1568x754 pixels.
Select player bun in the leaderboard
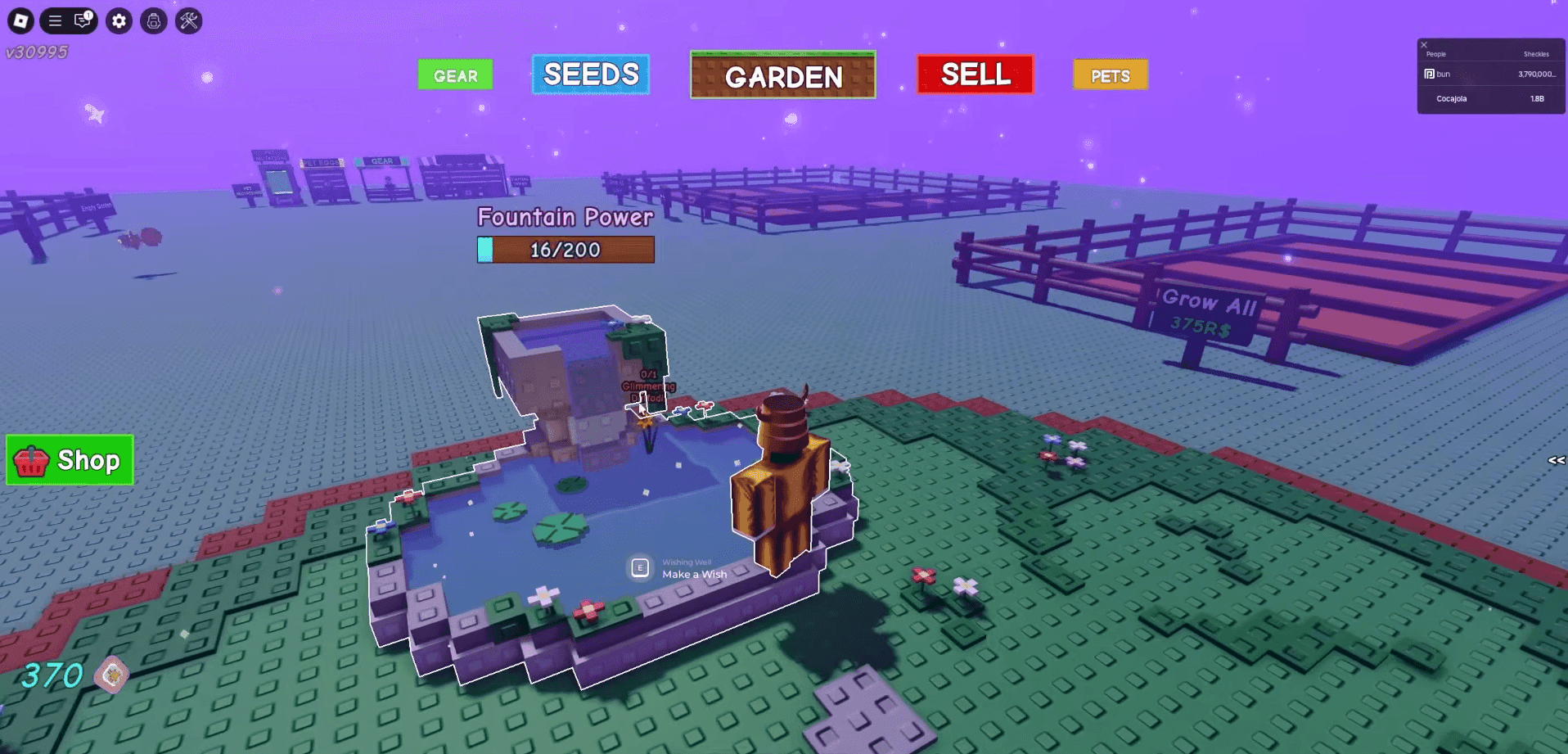[1443, 74]
